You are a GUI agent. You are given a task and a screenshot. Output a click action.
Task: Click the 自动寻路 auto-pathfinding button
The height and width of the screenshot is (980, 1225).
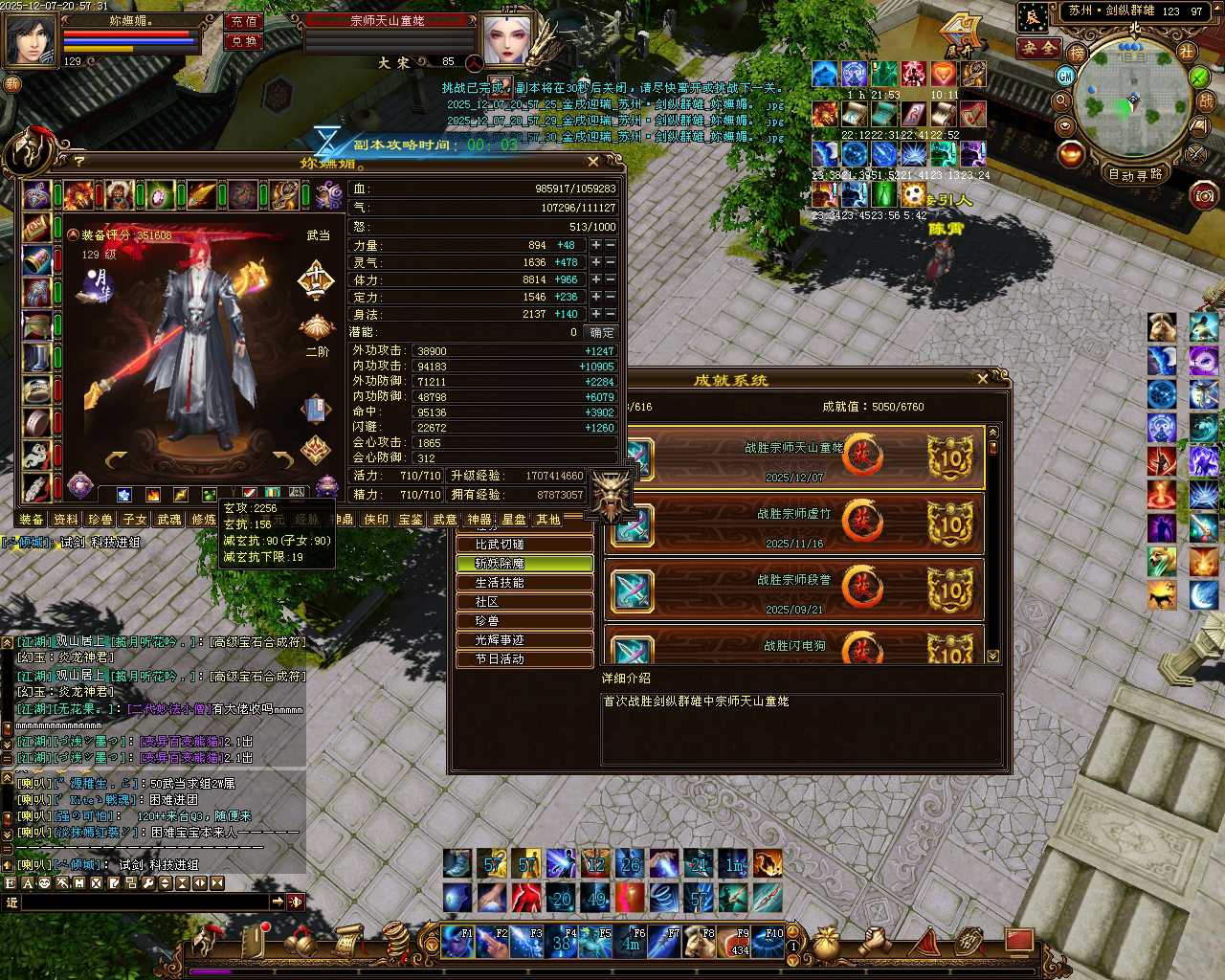pos(1135,174)
